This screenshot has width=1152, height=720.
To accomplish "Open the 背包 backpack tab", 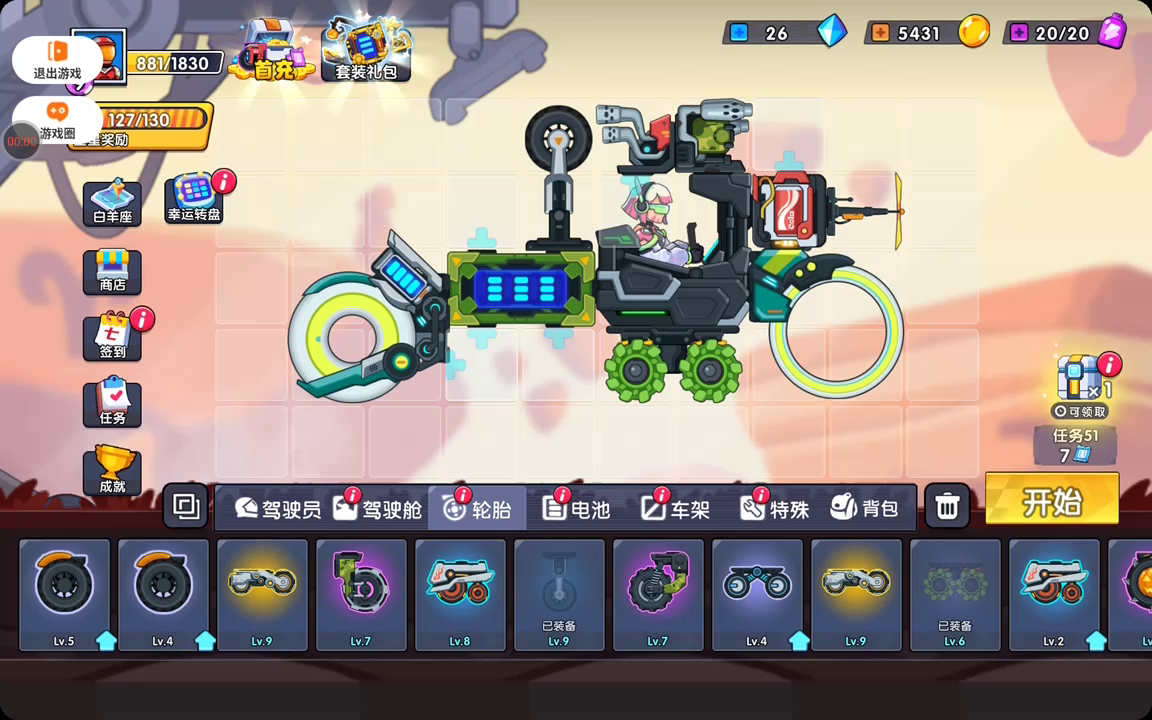I will [865, 509].
